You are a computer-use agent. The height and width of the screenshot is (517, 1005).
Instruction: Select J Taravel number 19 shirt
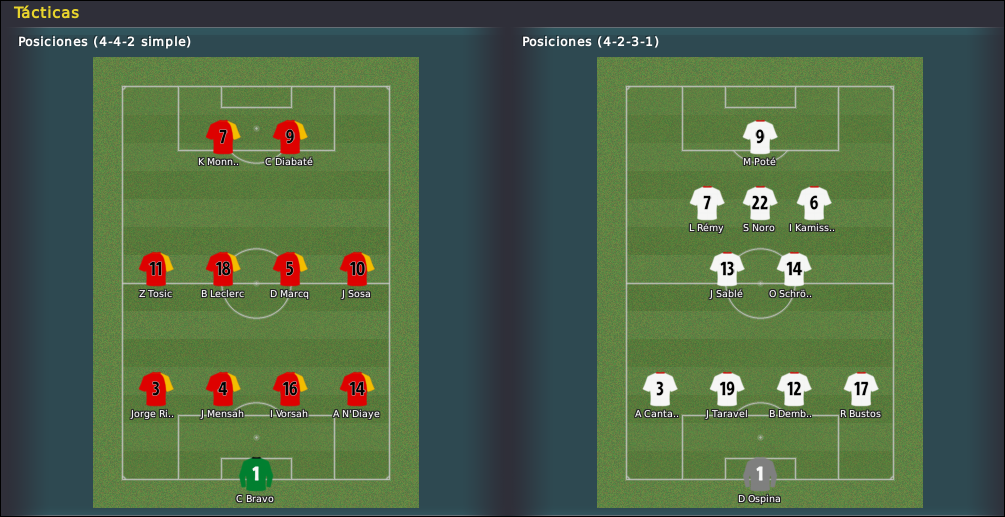click(727, 389)
